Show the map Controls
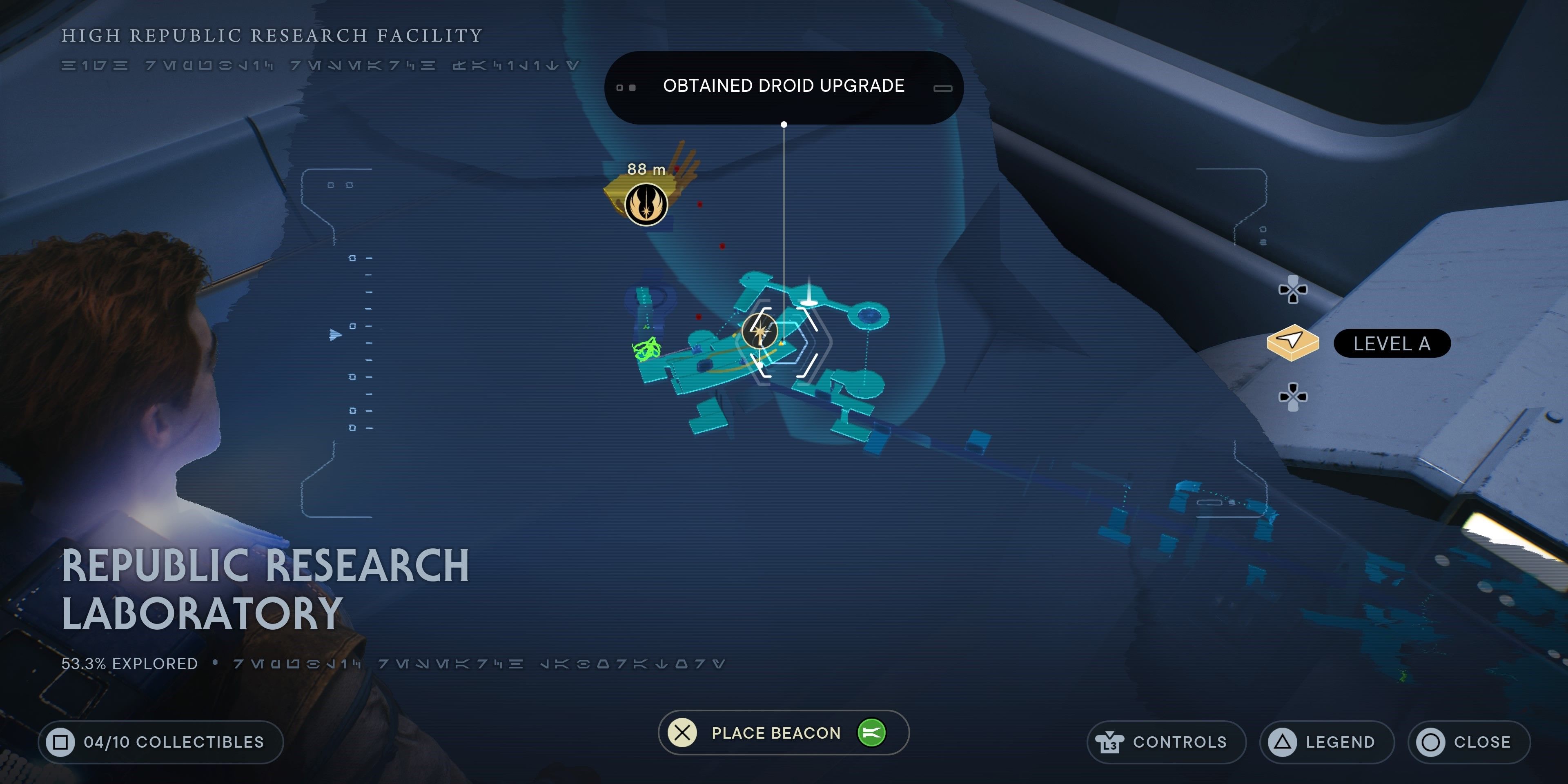The image size is (1568, 784). click(1166, 742)
